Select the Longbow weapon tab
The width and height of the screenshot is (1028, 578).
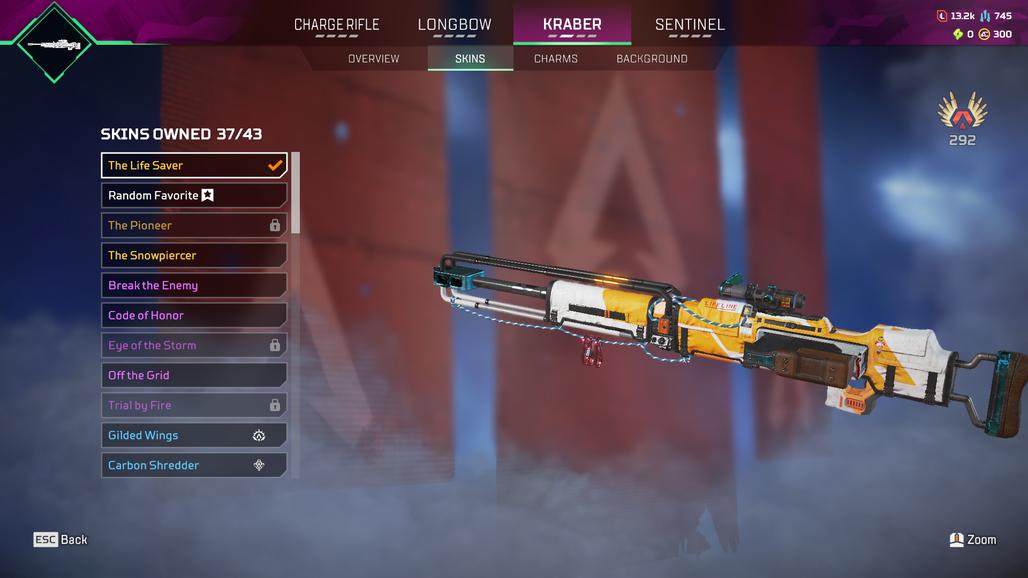point(454,24)
